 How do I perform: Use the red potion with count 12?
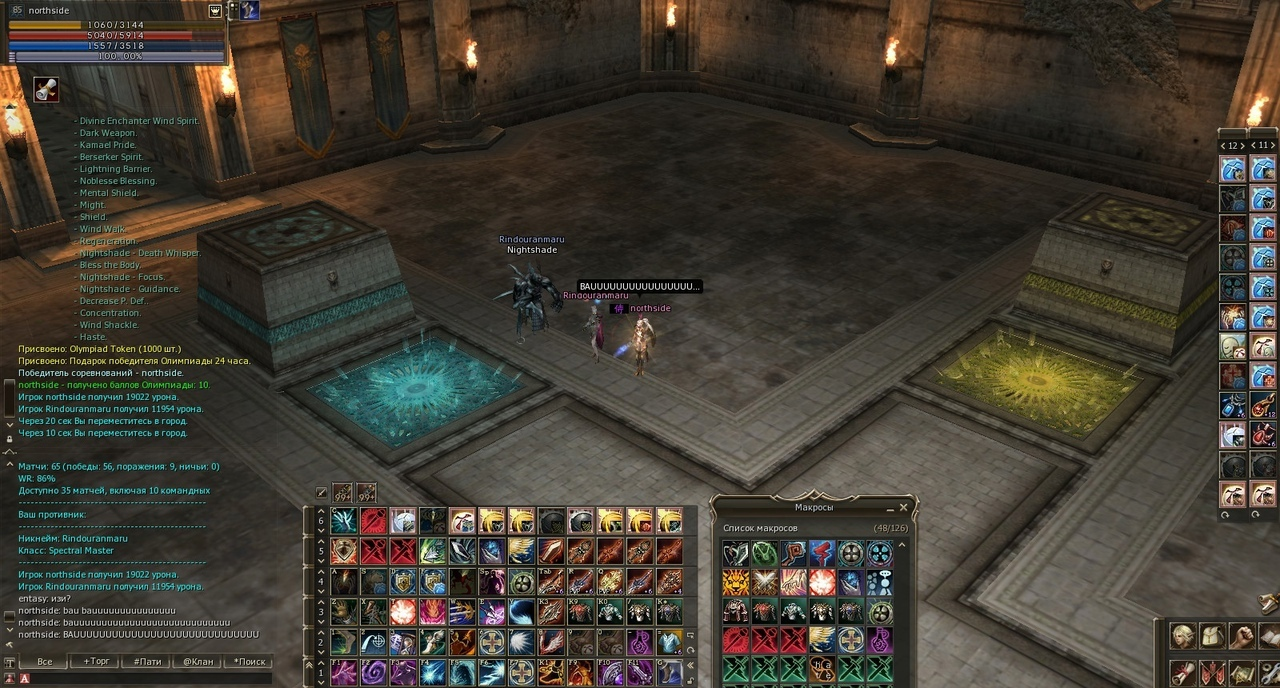pyautogui.click(x=1262, y=405)
